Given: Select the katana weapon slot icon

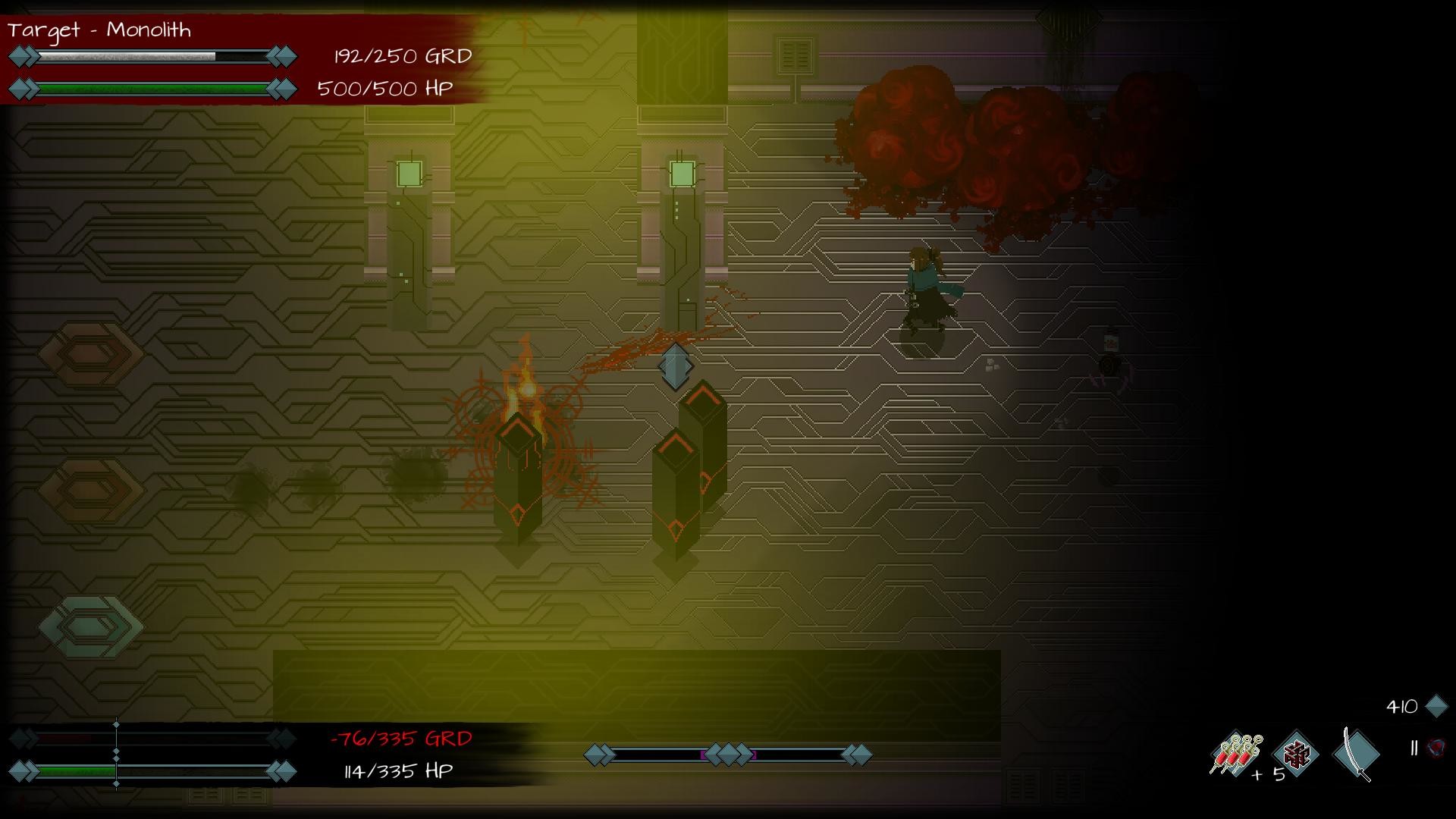Looking at the screenshot, I should pos(1357,755).
